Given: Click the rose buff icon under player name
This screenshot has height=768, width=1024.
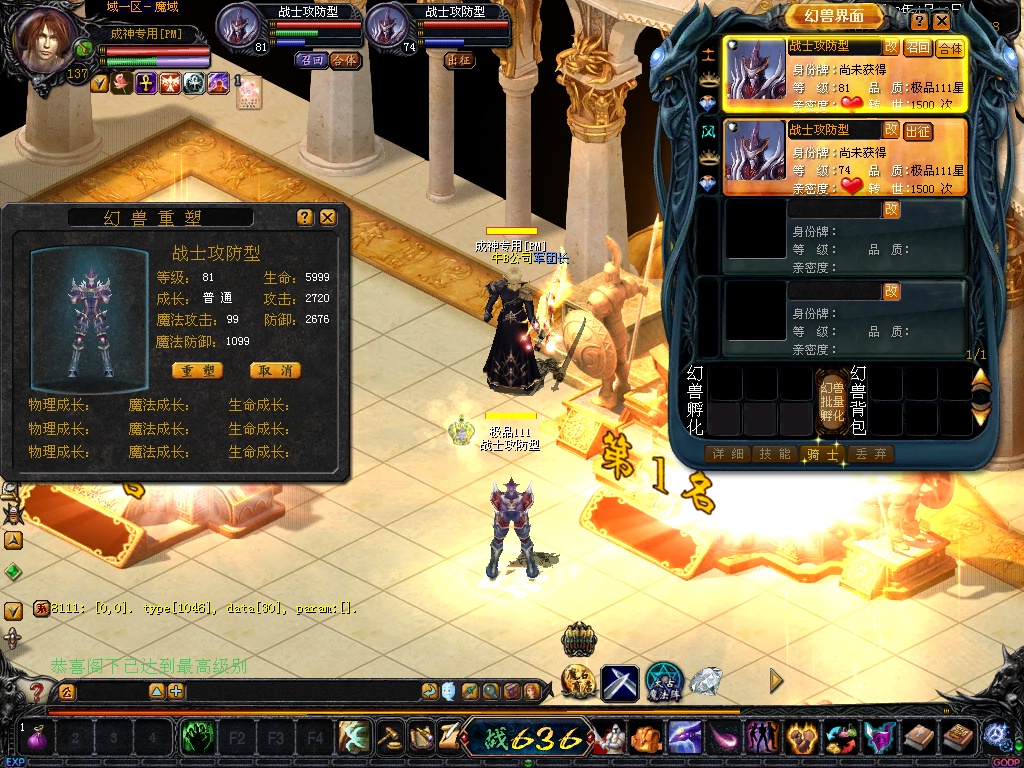Looking at the screenshot, I should coord(122,83).
